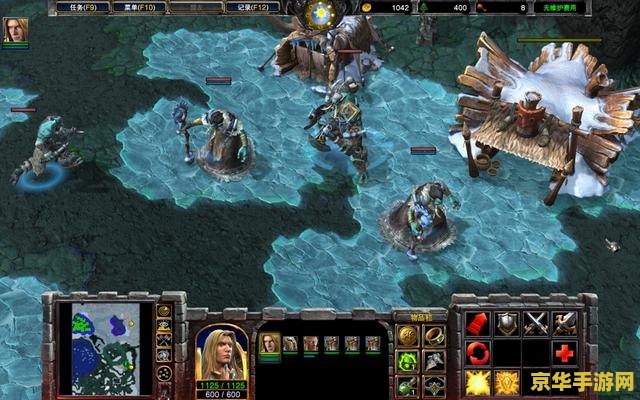Use the green potion inventory item
640x400 pixels.
pyautogui.click(x=407, y=385)
